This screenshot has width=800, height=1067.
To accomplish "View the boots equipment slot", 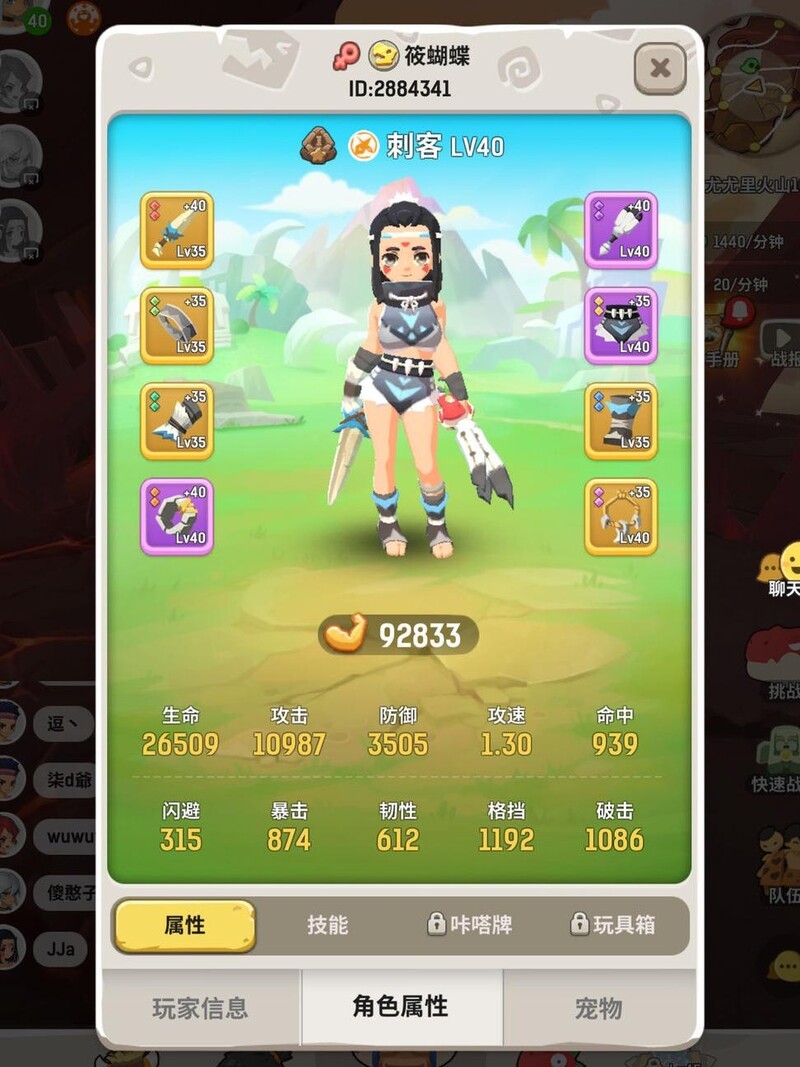I will [621, 421].
